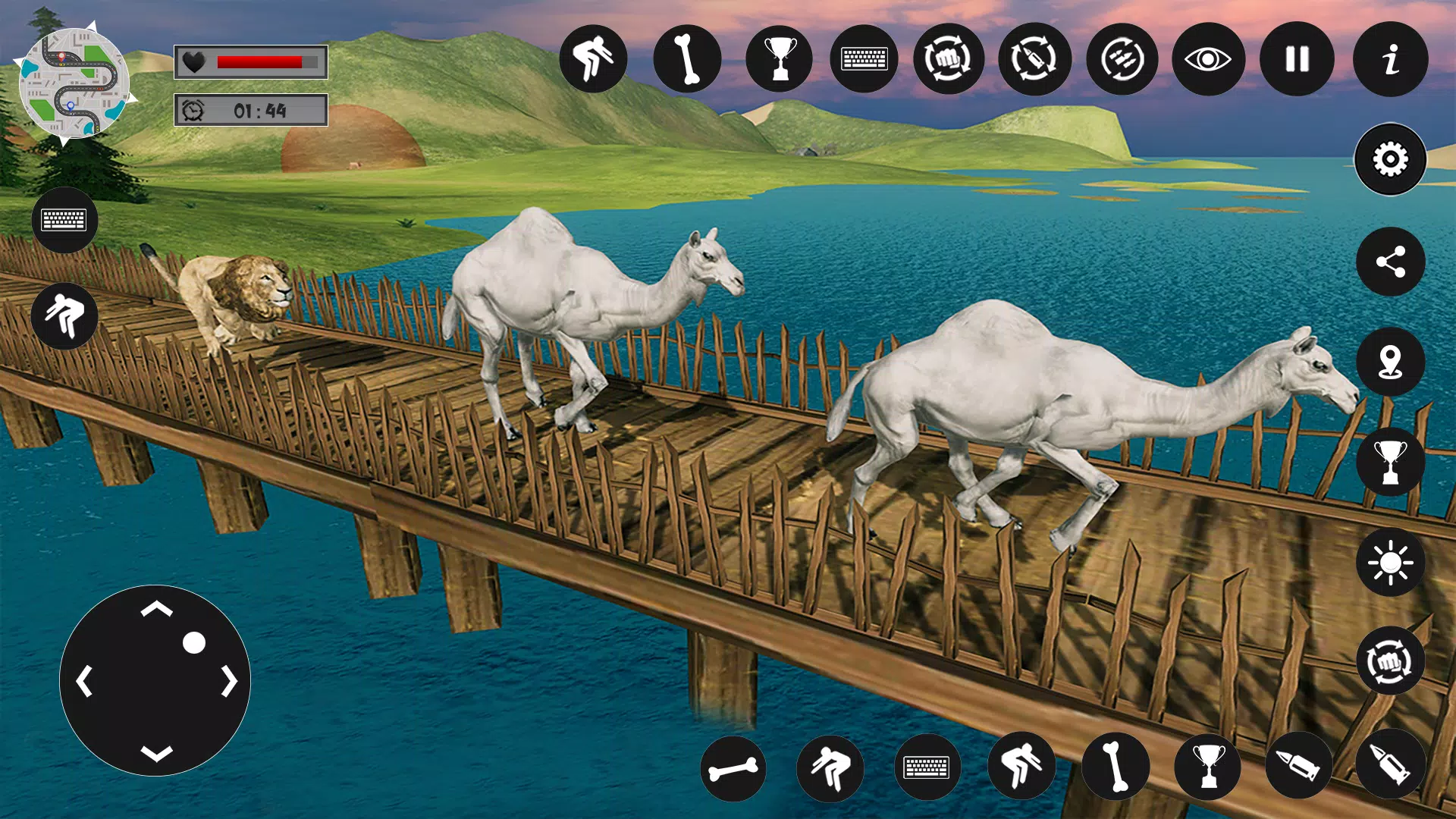Pause the game with the pause icon
The height and width of the screenshot is (819, 1456).
1298,59
